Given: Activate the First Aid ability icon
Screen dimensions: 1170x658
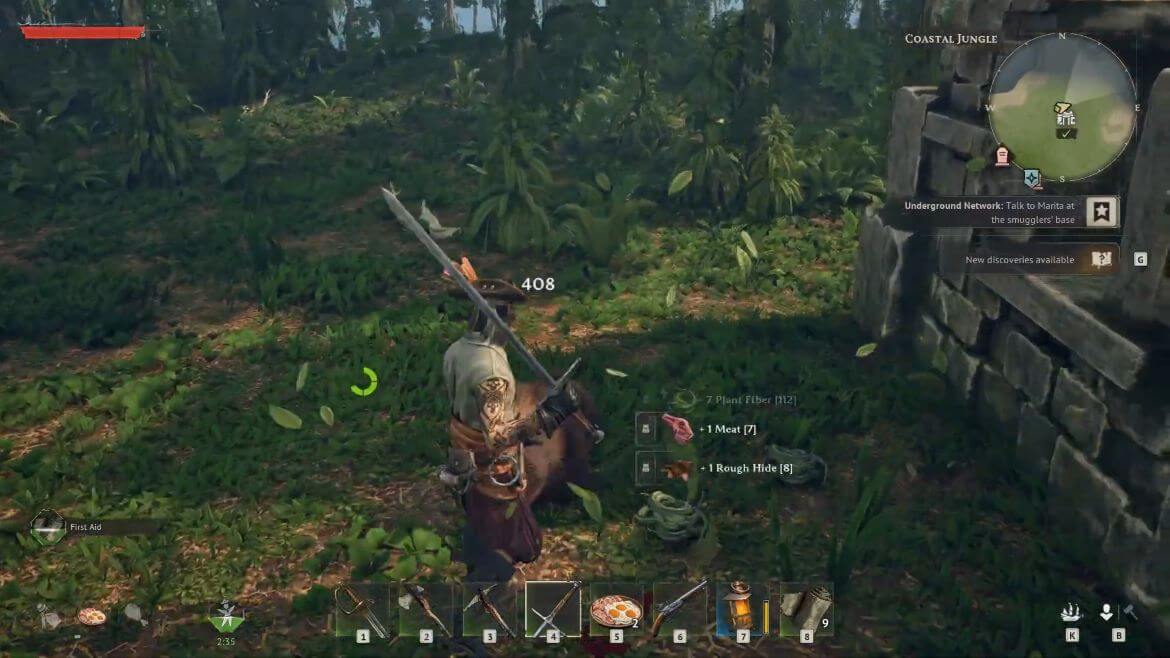Looking at the screenshot, I should click(x=47, y=526).
